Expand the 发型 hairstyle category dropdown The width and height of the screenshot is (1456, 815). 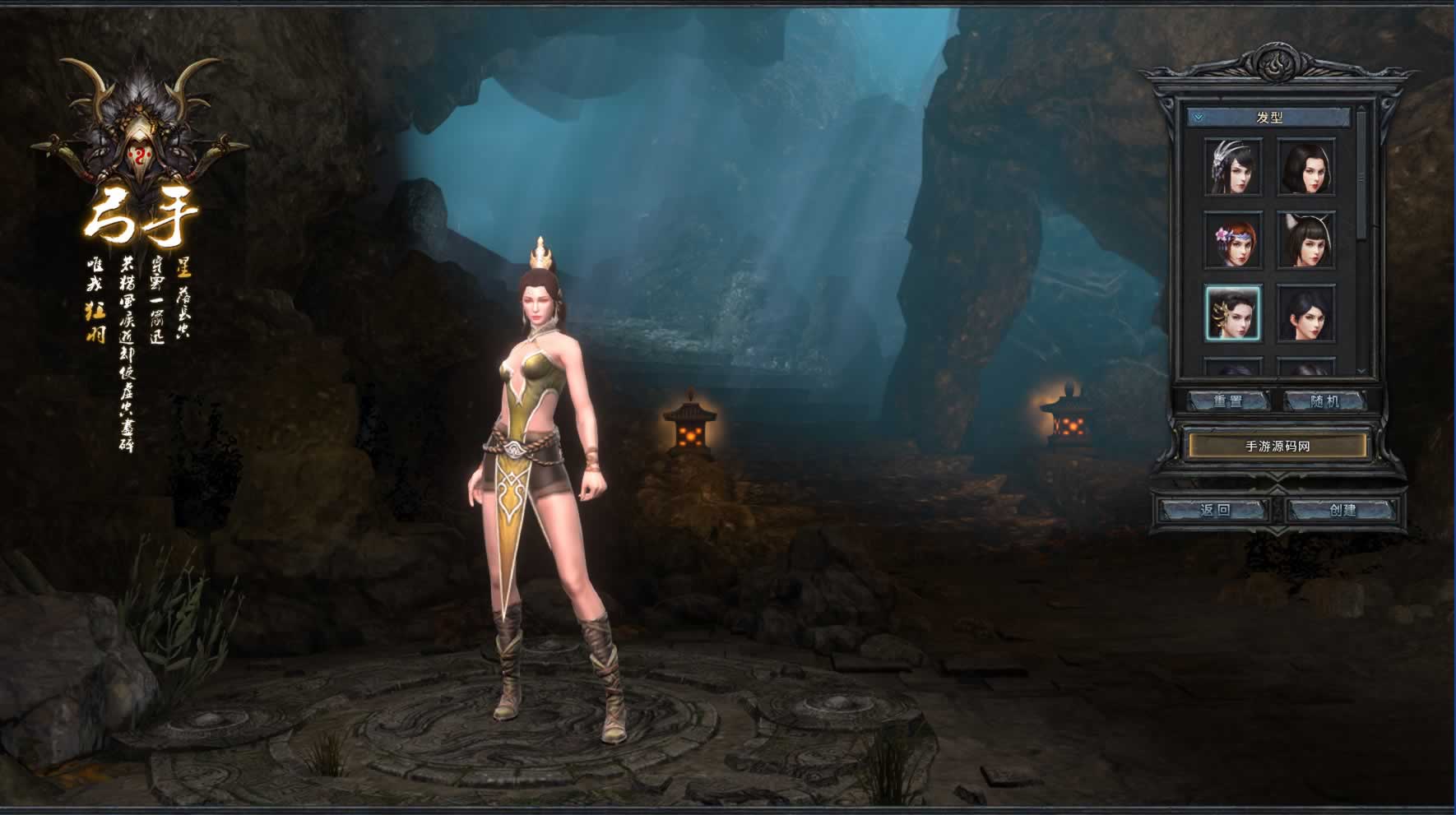1199,118
